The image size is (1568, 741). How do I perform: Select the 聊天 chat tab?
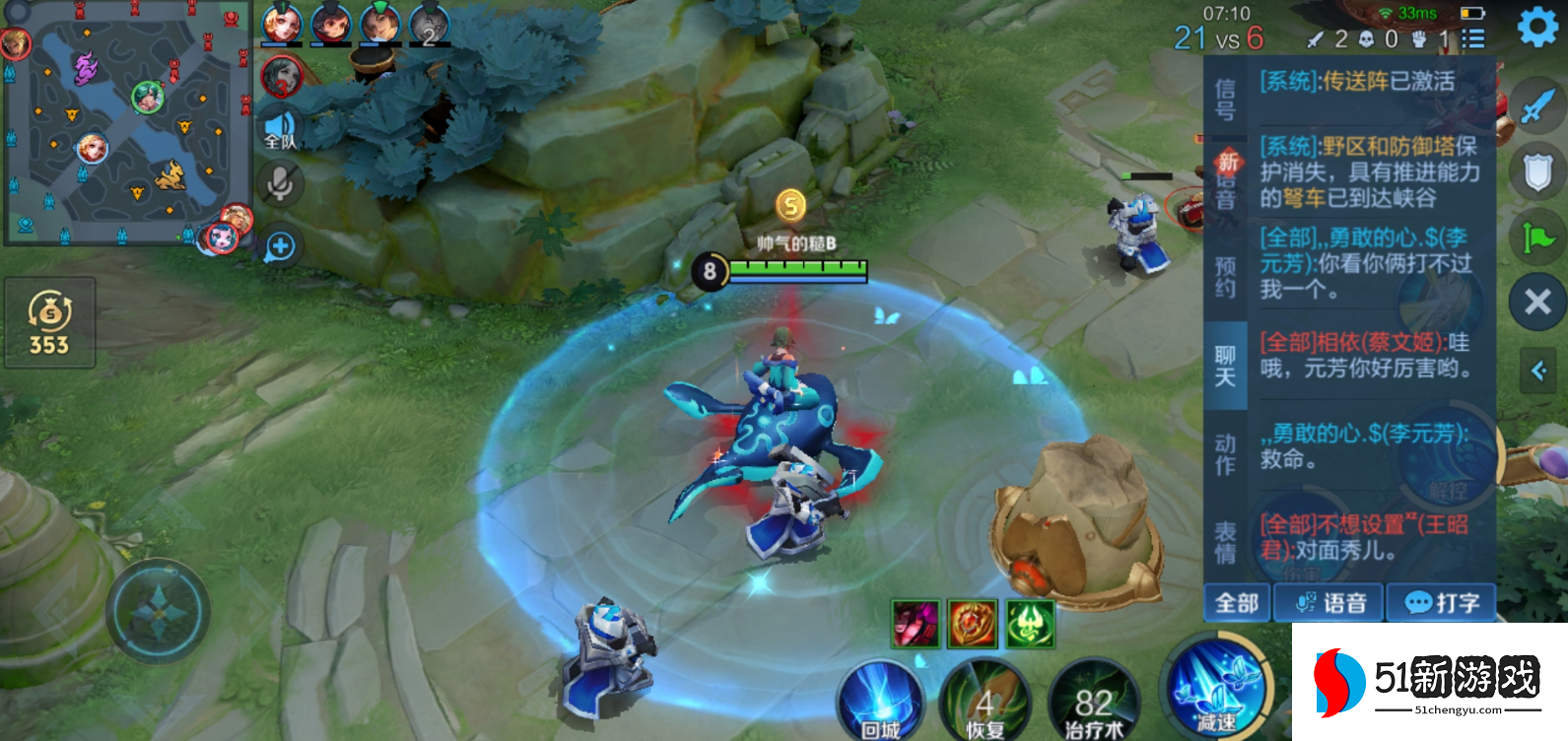(1225, 366)
